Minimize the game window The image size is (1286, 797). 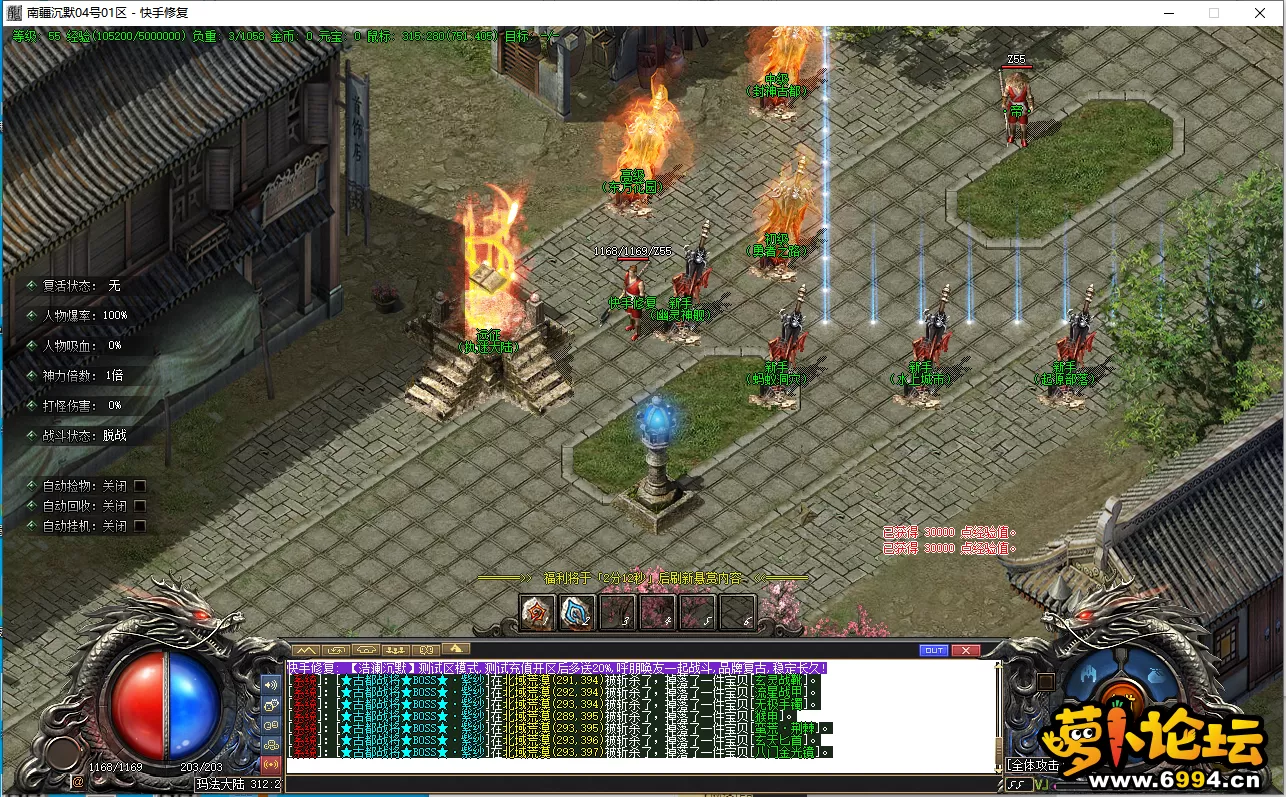pos(1169,13)
